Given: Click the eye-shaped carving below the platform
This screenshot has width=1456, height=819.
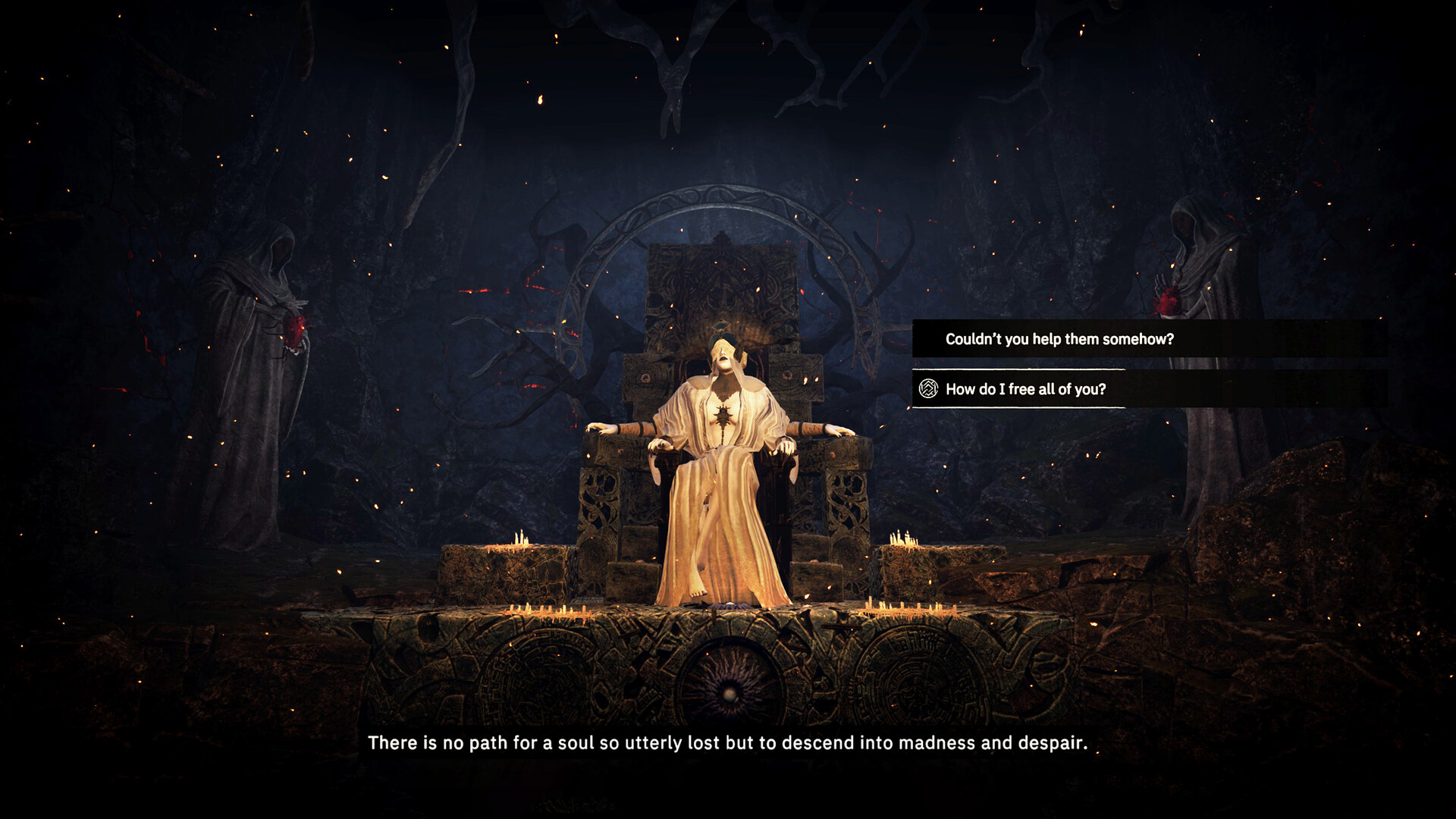Looking at the screenshot, I should click(x=730, y=693).
